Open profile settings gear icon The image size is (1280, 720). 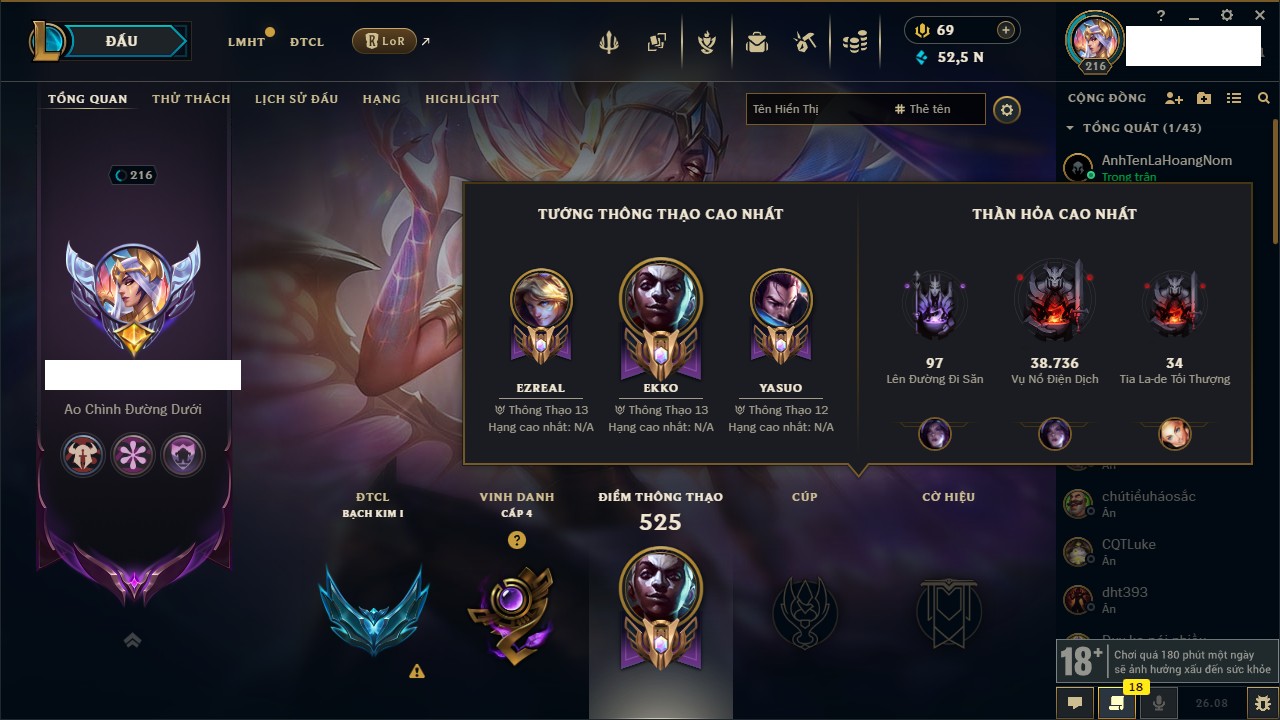[x=1007, y=109]
